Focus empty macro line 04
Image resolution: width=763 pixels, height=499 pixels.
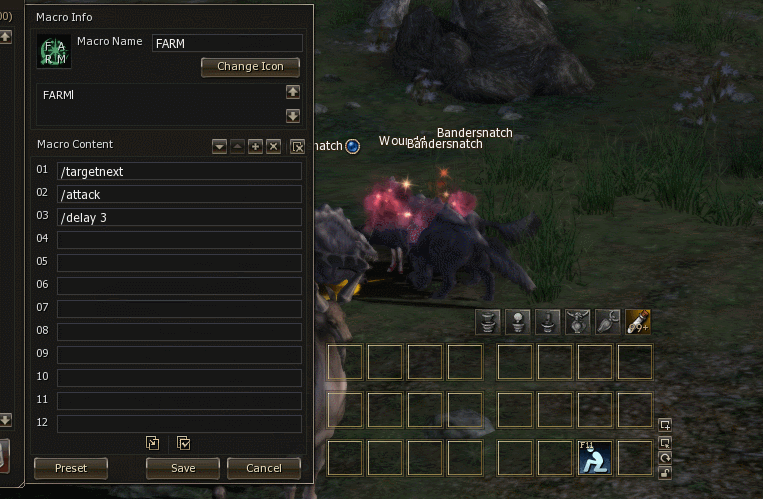[x=179, y=240]
